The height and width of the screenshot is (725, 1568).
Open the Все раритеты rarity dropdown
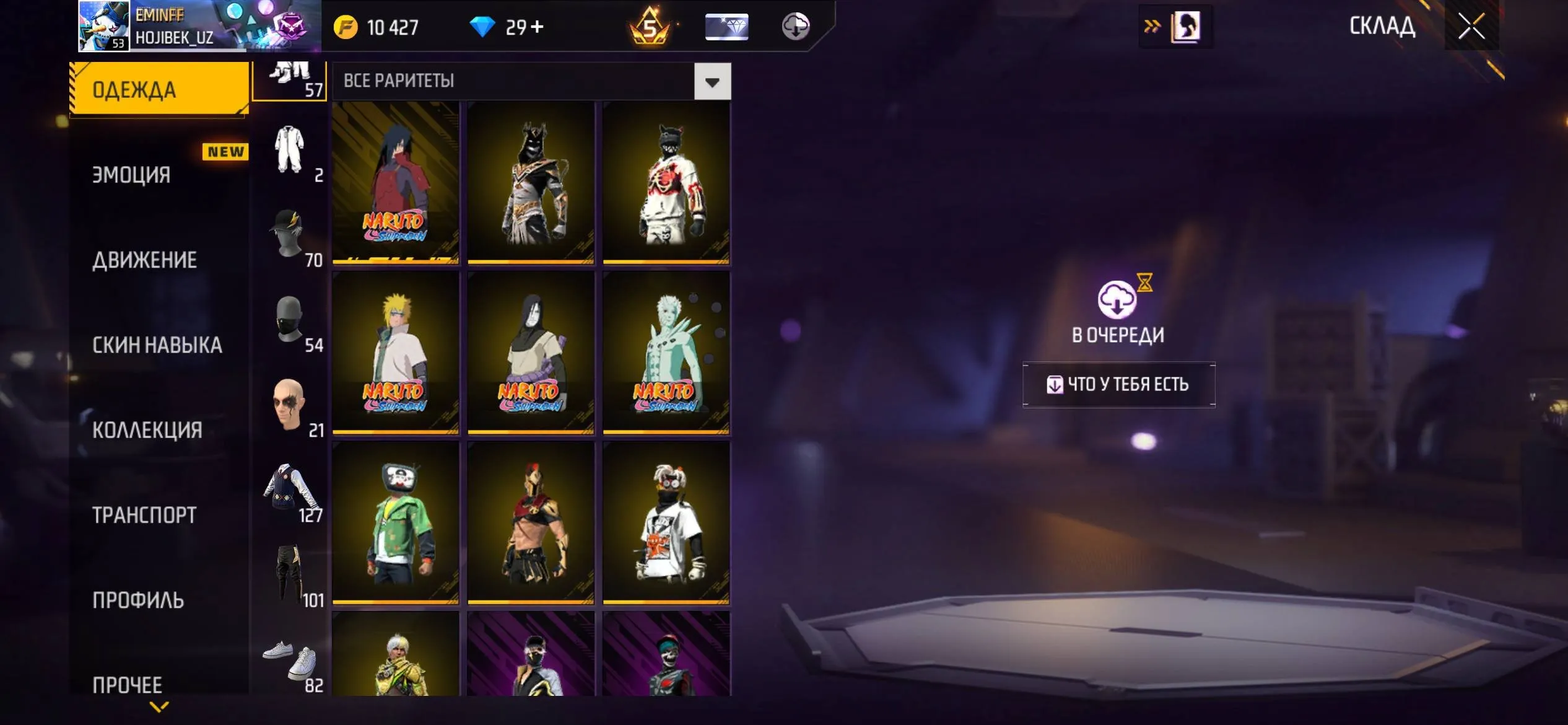click(712, 81)
